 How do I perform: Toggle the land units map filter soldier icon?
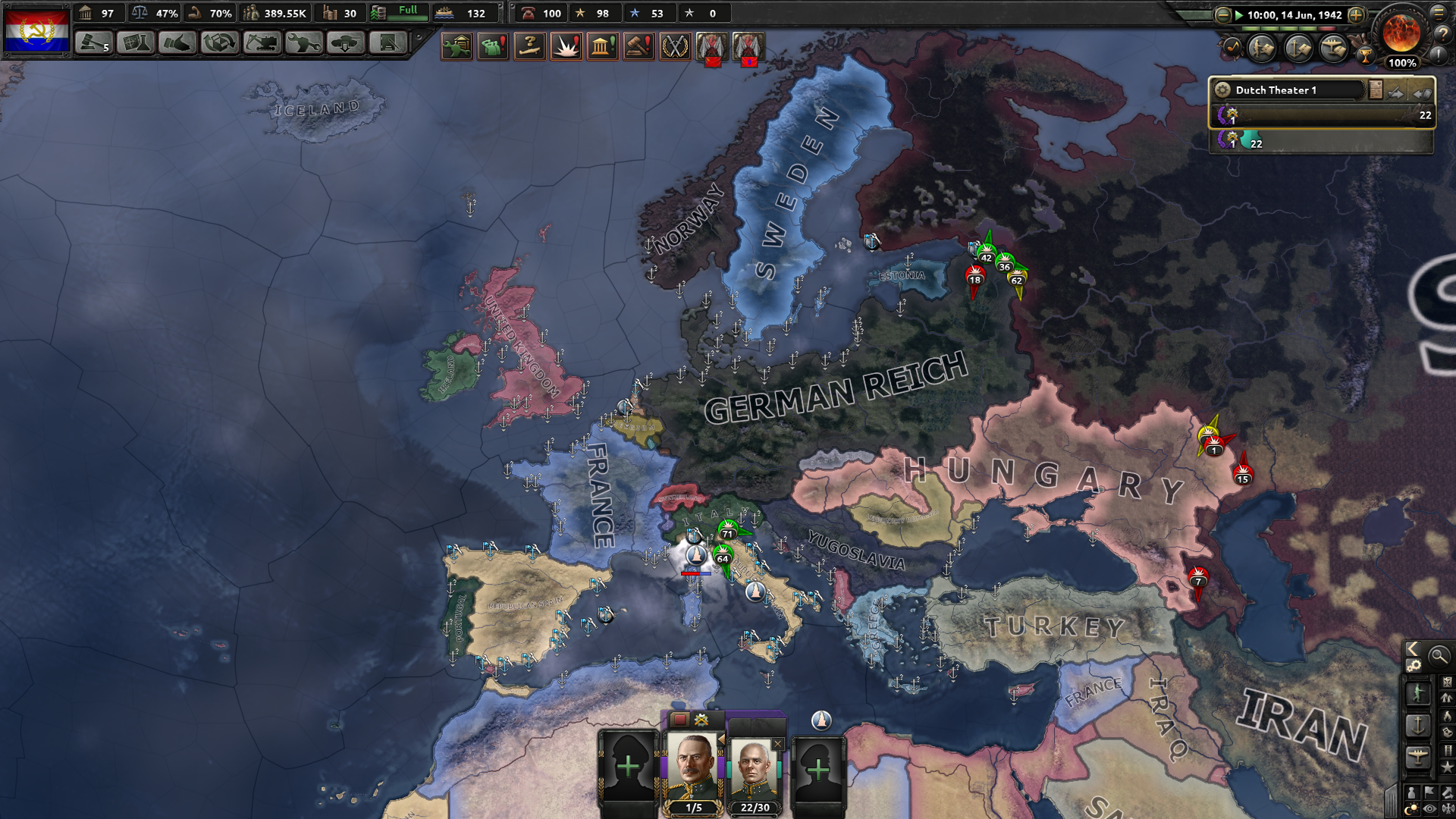click(x=1418, y=693)
